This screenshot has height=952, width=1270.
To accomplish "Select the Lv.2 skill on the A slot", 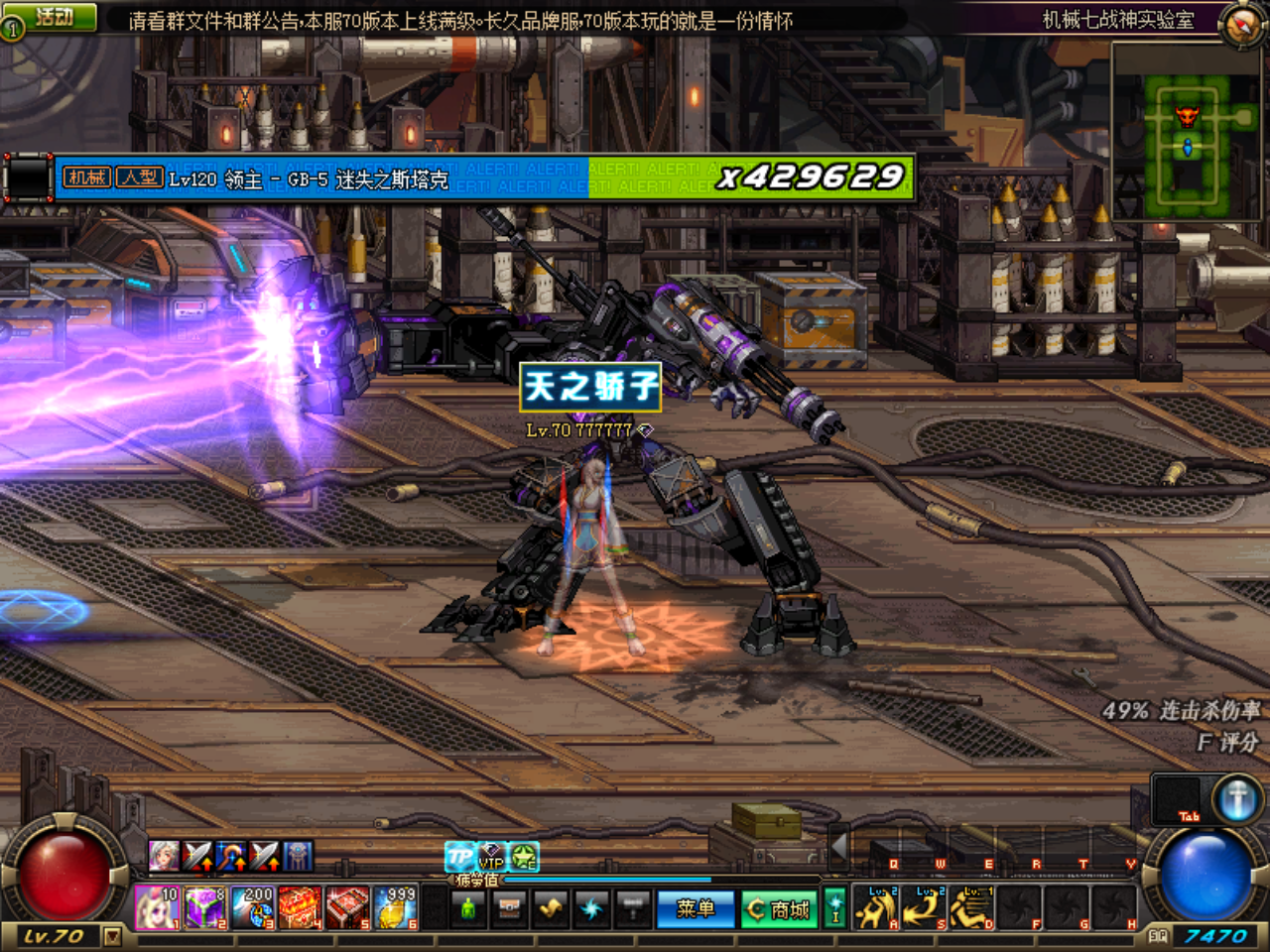I will (x=876, y=908).
